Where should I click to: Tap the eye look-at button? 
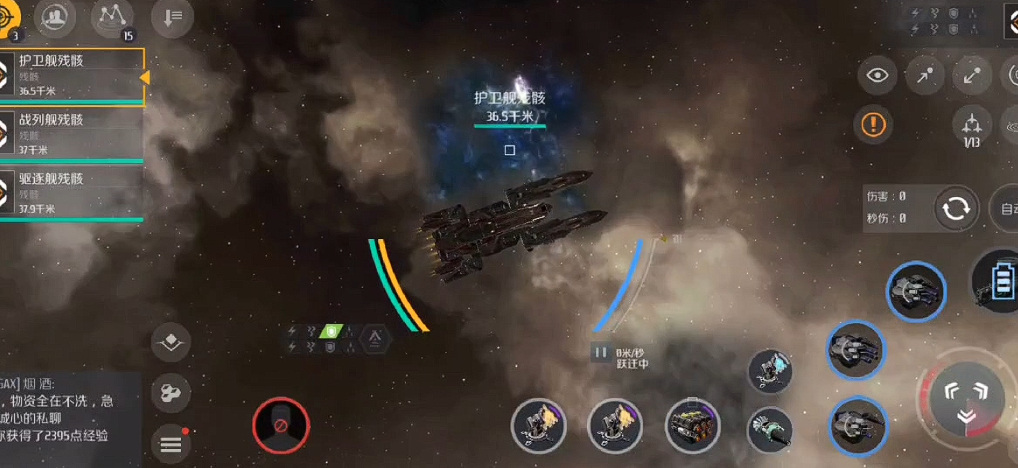tap(877, 75)
